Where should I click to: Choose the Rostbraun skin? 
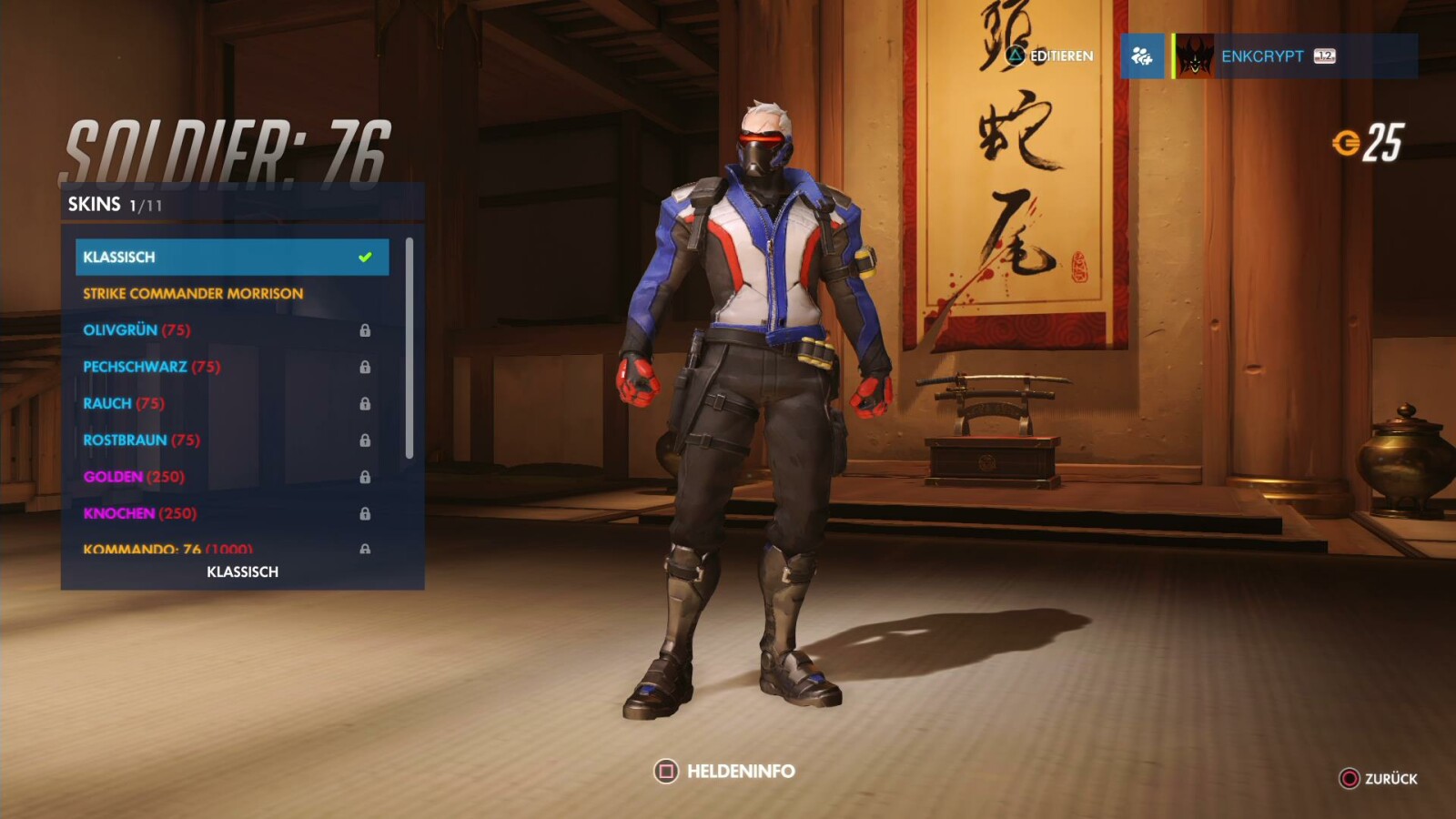pos(231,440)
